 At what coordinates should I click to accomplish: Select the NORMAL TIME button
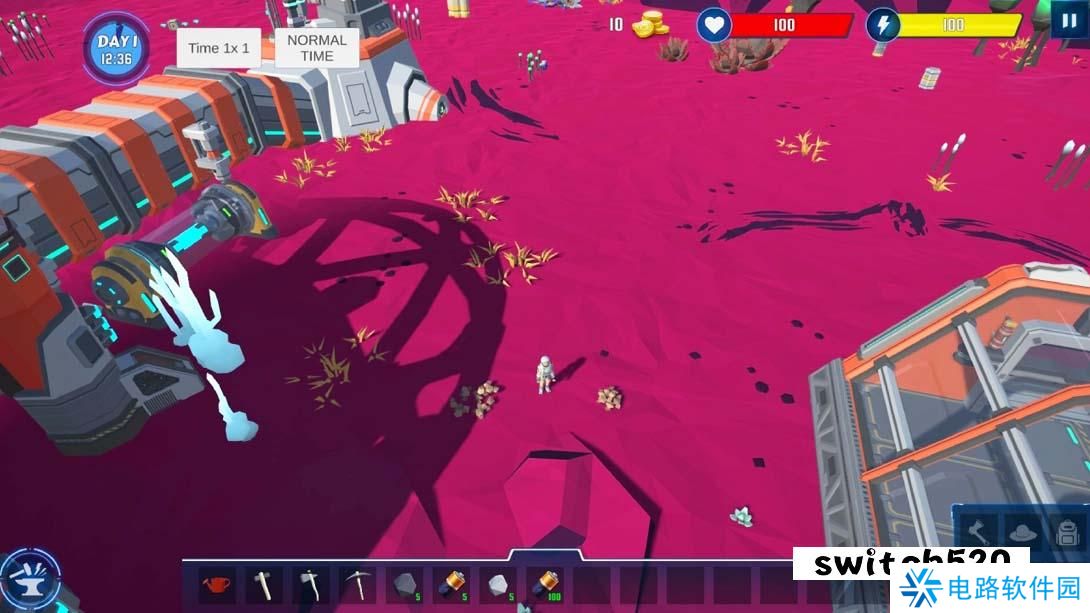317,48
